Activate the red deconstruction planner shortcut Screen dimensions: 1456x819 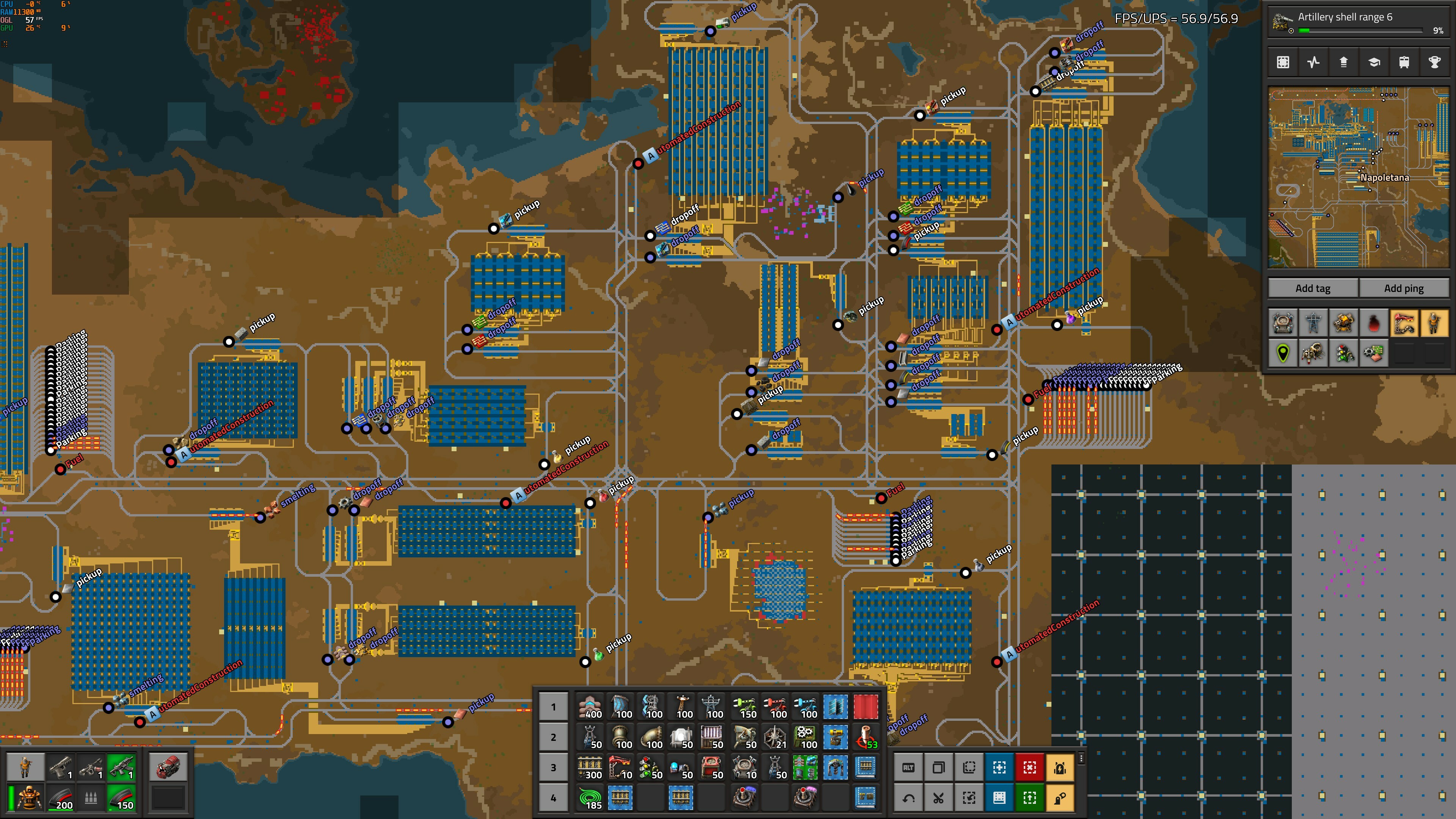click(1029, 767)
